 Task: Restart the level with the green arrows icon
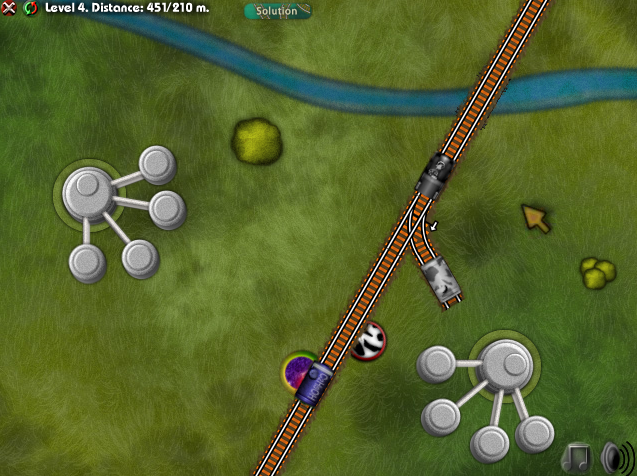(30, 9)
